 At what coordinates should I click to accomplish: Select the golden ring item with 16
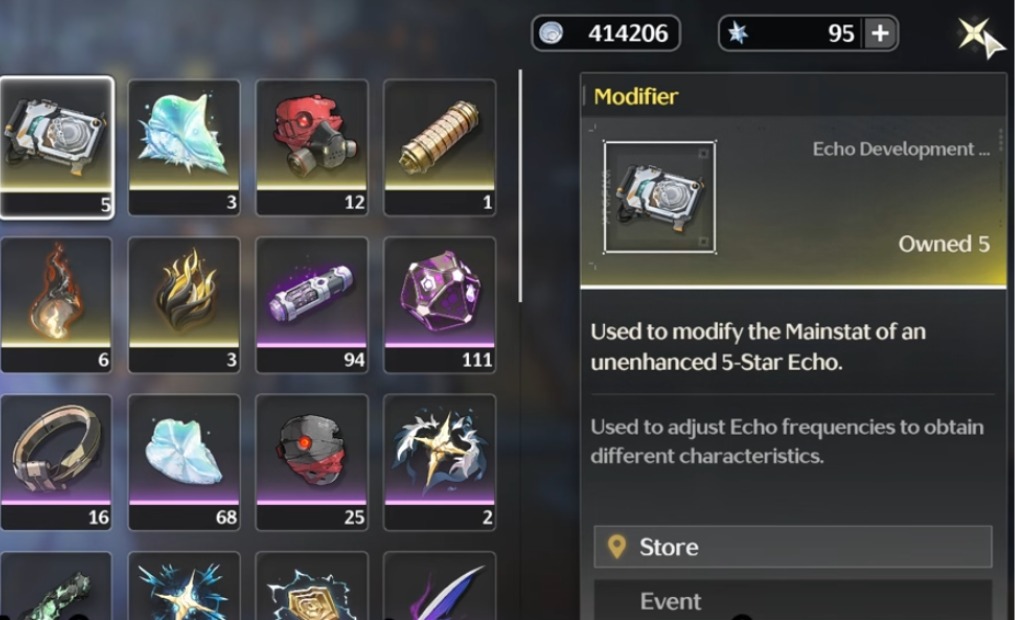tap(56, 461)
